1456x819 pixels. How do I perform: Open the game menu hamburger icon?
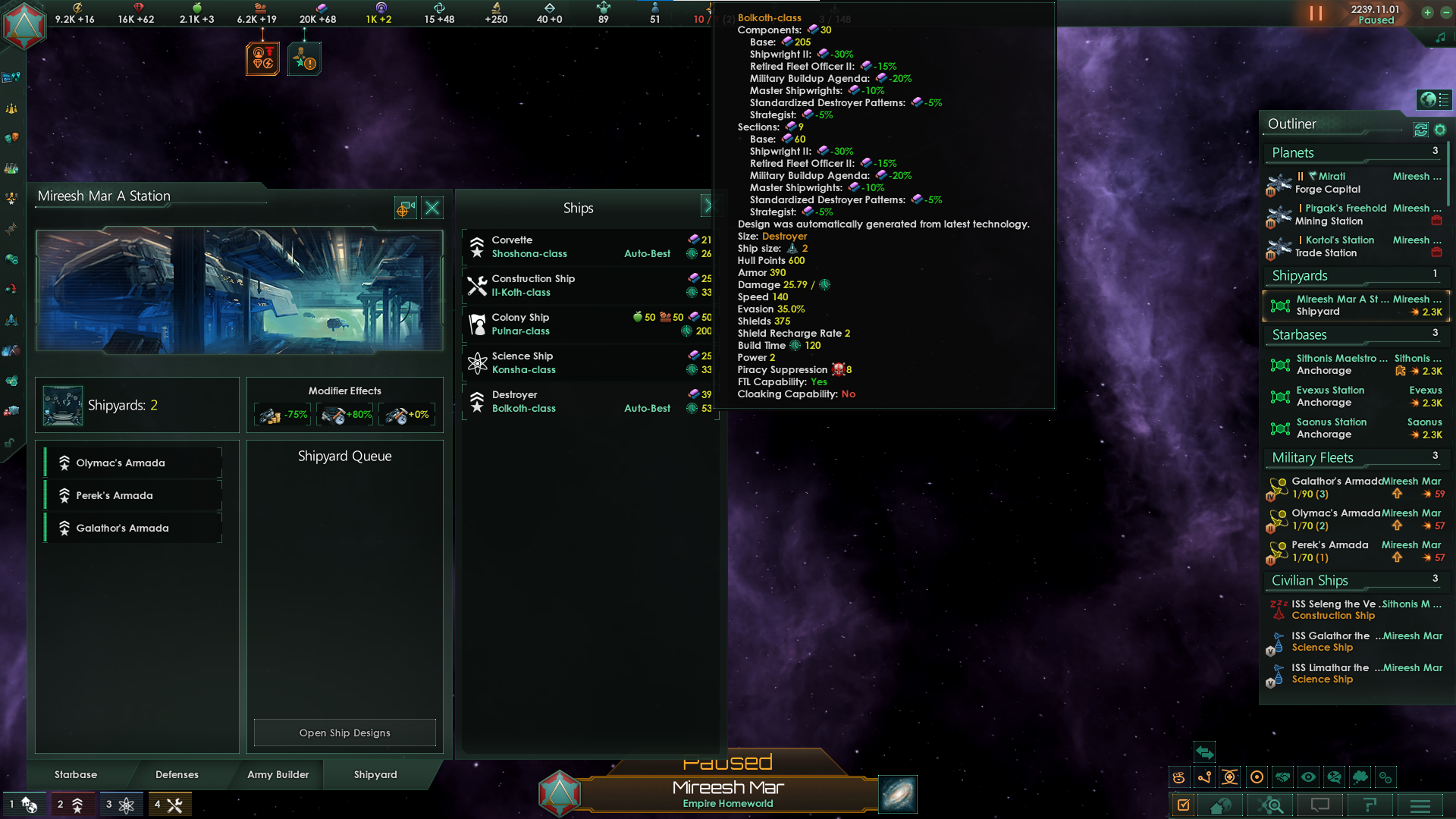click(1422, 806)
